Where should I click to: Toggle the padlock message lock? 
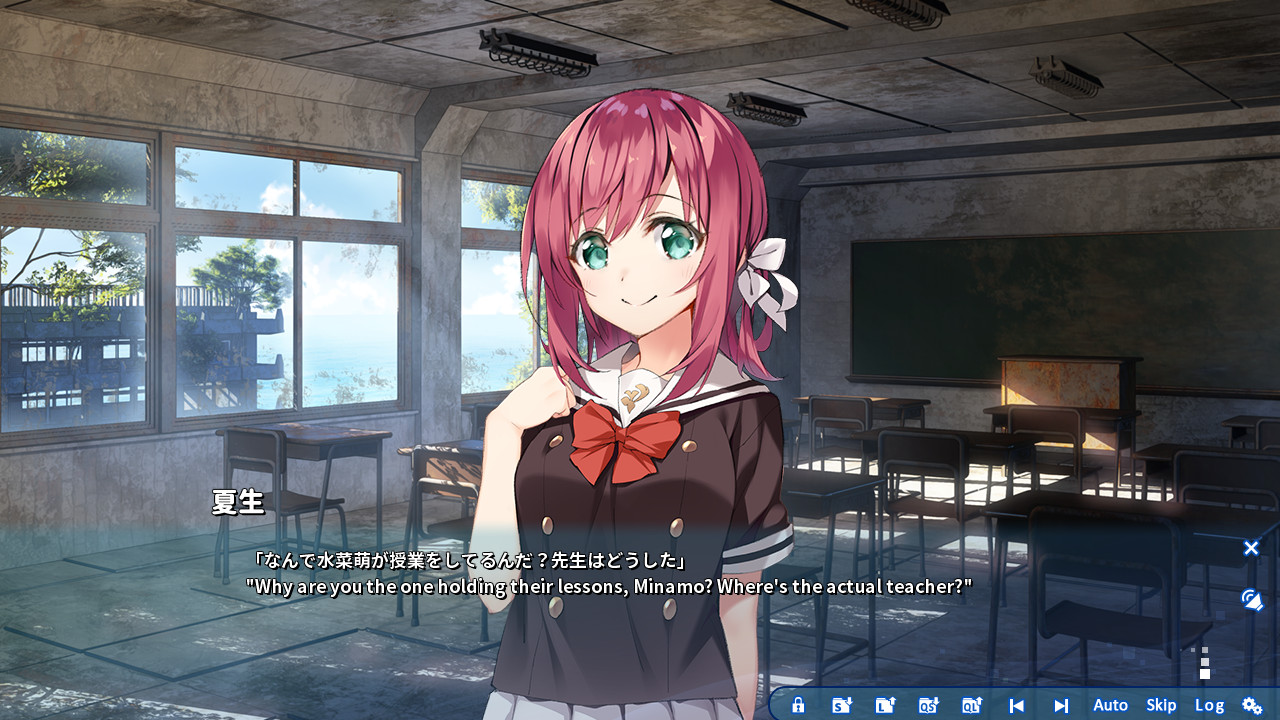coord(798,705)
